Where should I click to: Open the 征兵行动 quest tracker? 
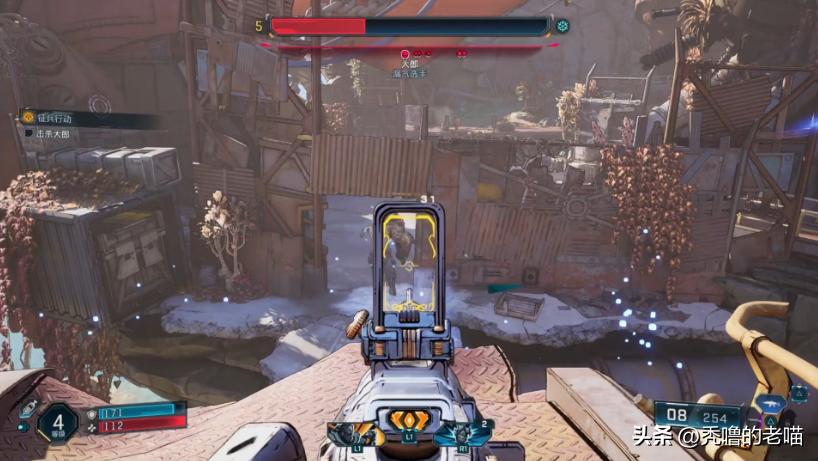click(55, 118)
